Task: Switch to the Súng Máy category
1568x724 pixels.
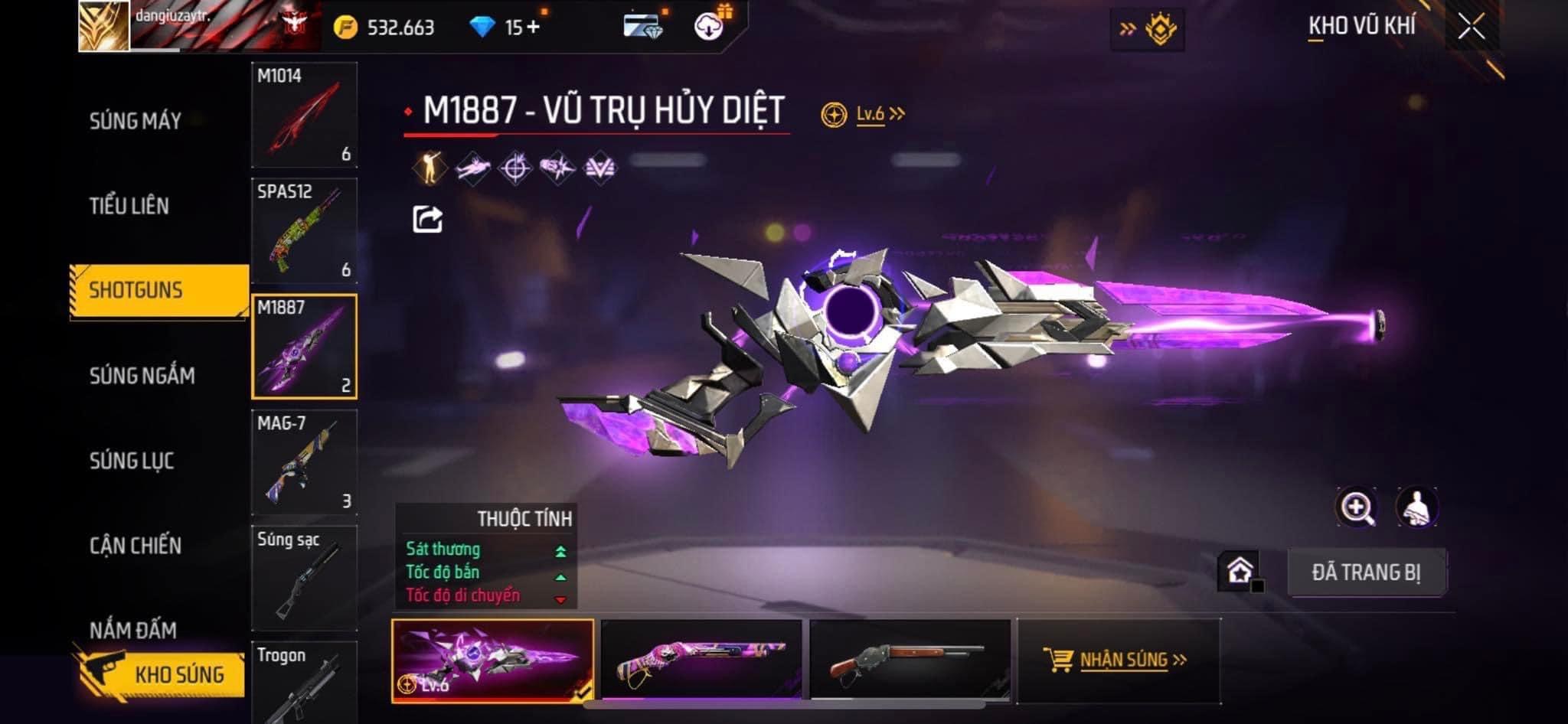Action: click(x=136, y=121)
